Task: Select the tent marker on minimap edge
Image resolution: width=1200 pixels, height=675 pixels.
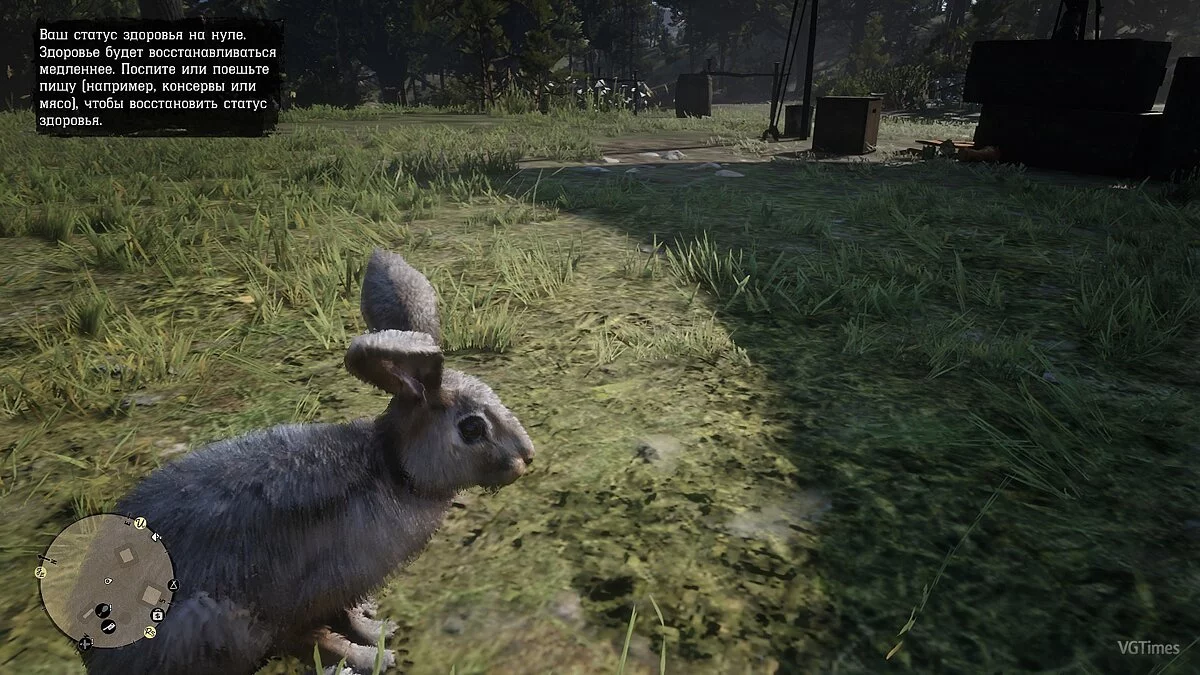Action: 172,584
